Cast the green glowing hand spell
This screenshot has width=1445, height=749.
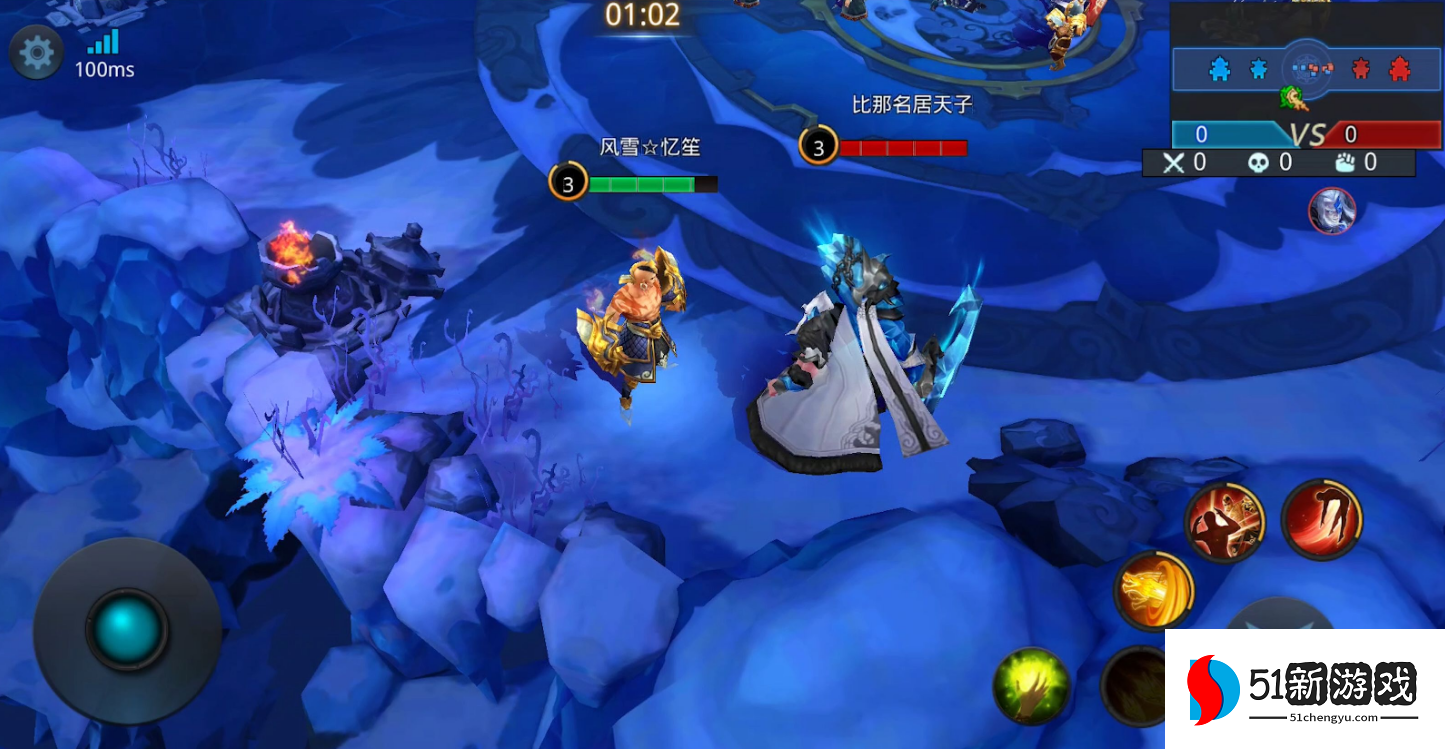click(x=1031, y=686)
